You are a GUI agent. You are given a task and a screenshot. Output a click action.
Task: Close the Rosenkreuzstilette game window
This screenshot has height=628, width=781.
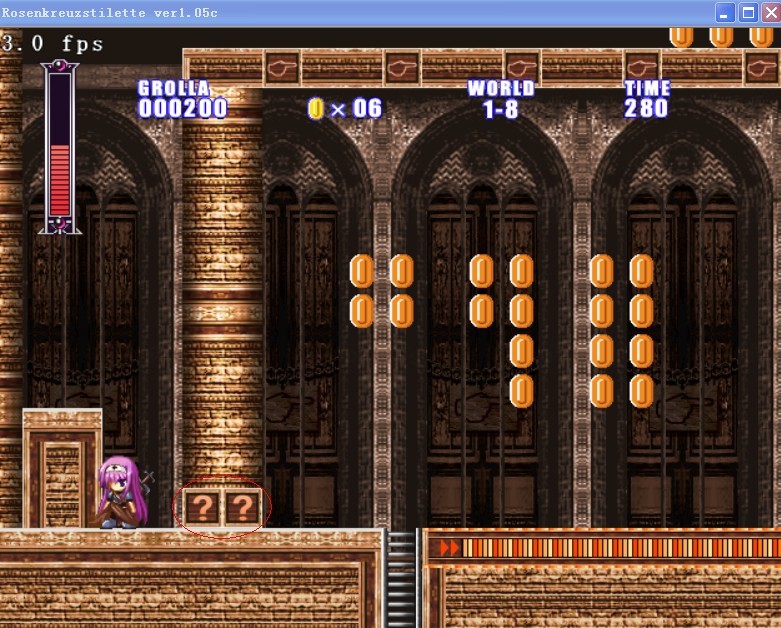point(769,13)
